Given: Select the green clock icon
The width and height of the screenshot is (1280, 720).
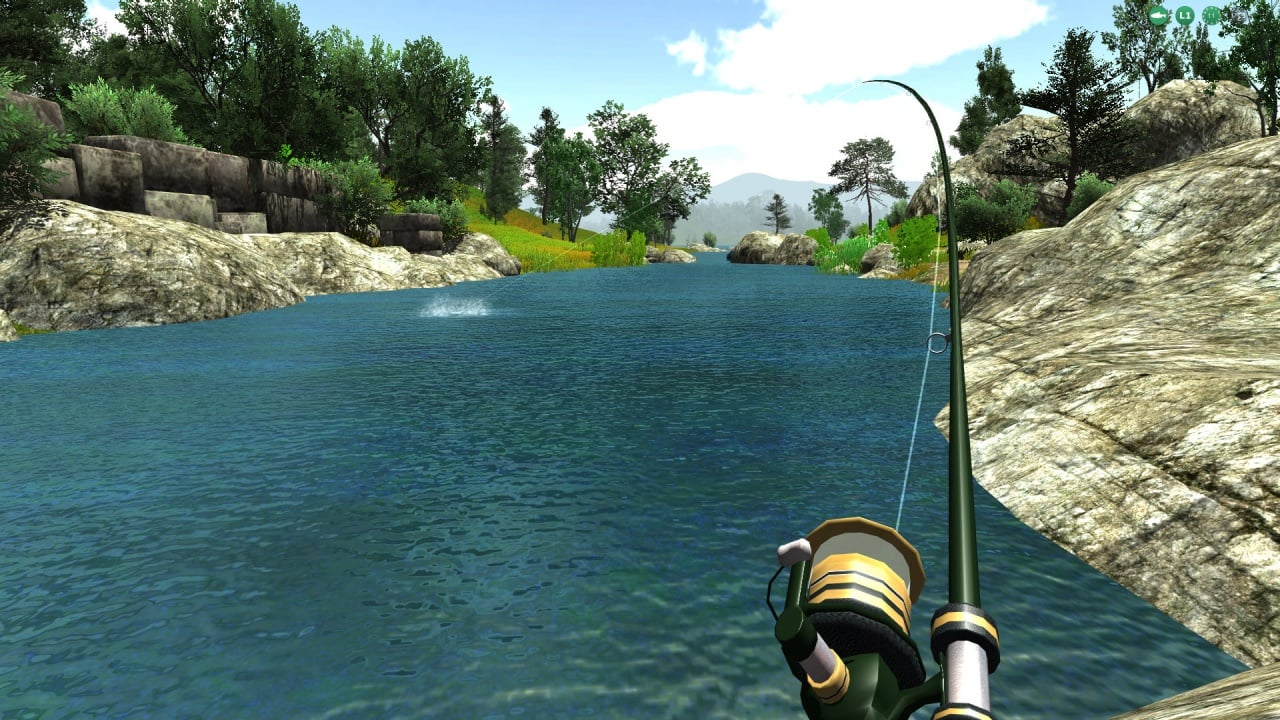Looking at the screenshot, I should click(1211, 15).
